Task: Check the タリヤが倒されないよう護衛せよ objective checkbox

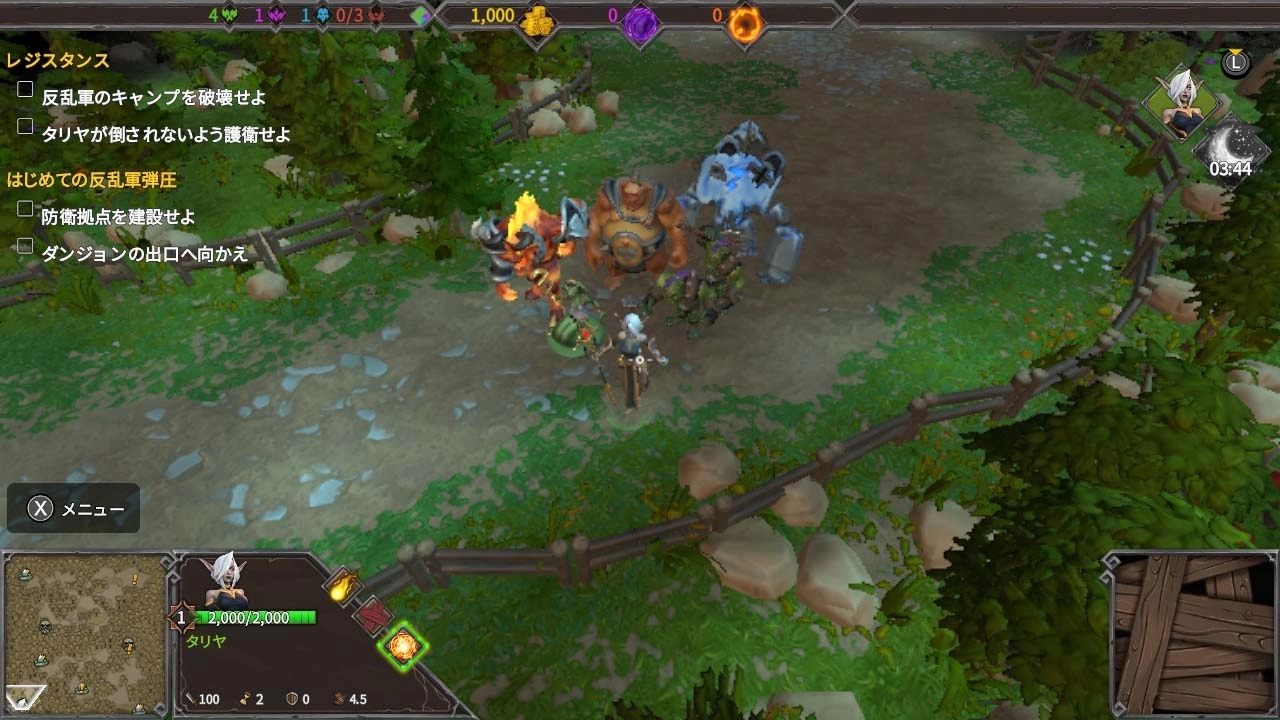Action: coord(24,125)
